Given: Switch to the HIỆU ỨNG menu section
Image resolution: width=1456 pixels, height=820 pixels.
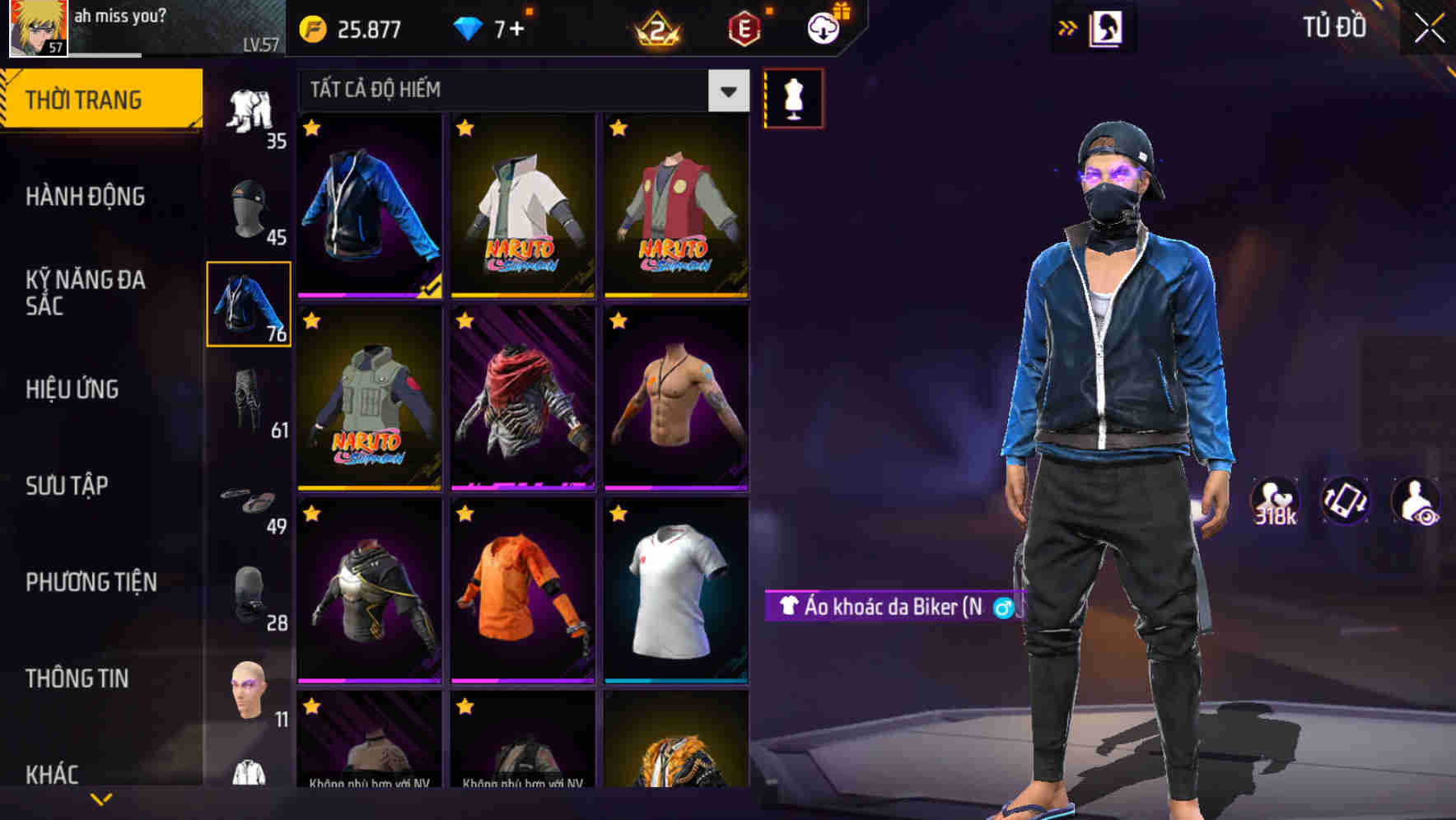Looking at the screenshot, I should 74,389.
